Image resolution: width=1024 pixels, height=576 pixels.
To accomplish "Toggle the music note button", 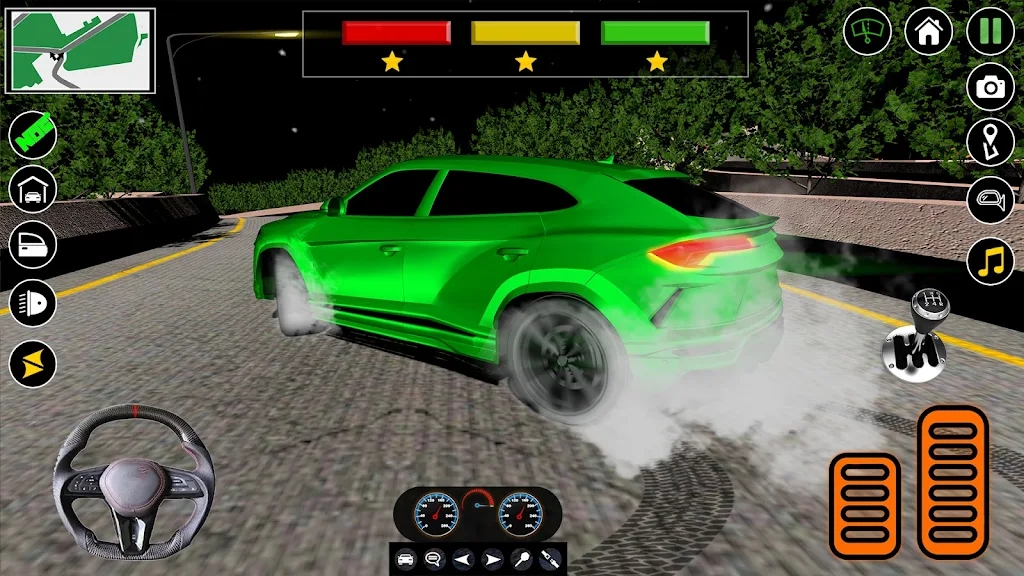I will [x=990, y=261].
